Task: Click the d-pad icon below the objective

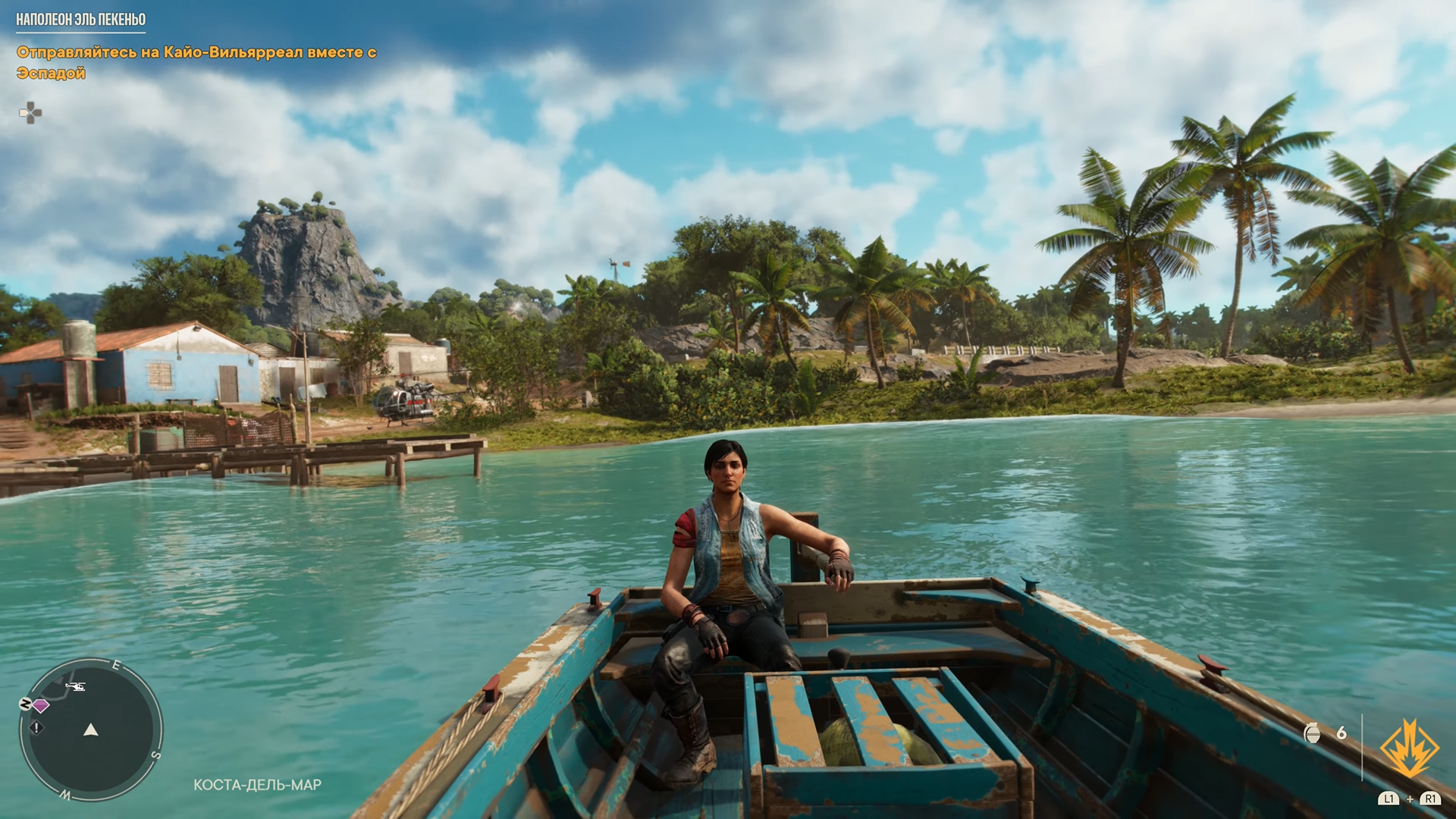Action: point(30,114)
